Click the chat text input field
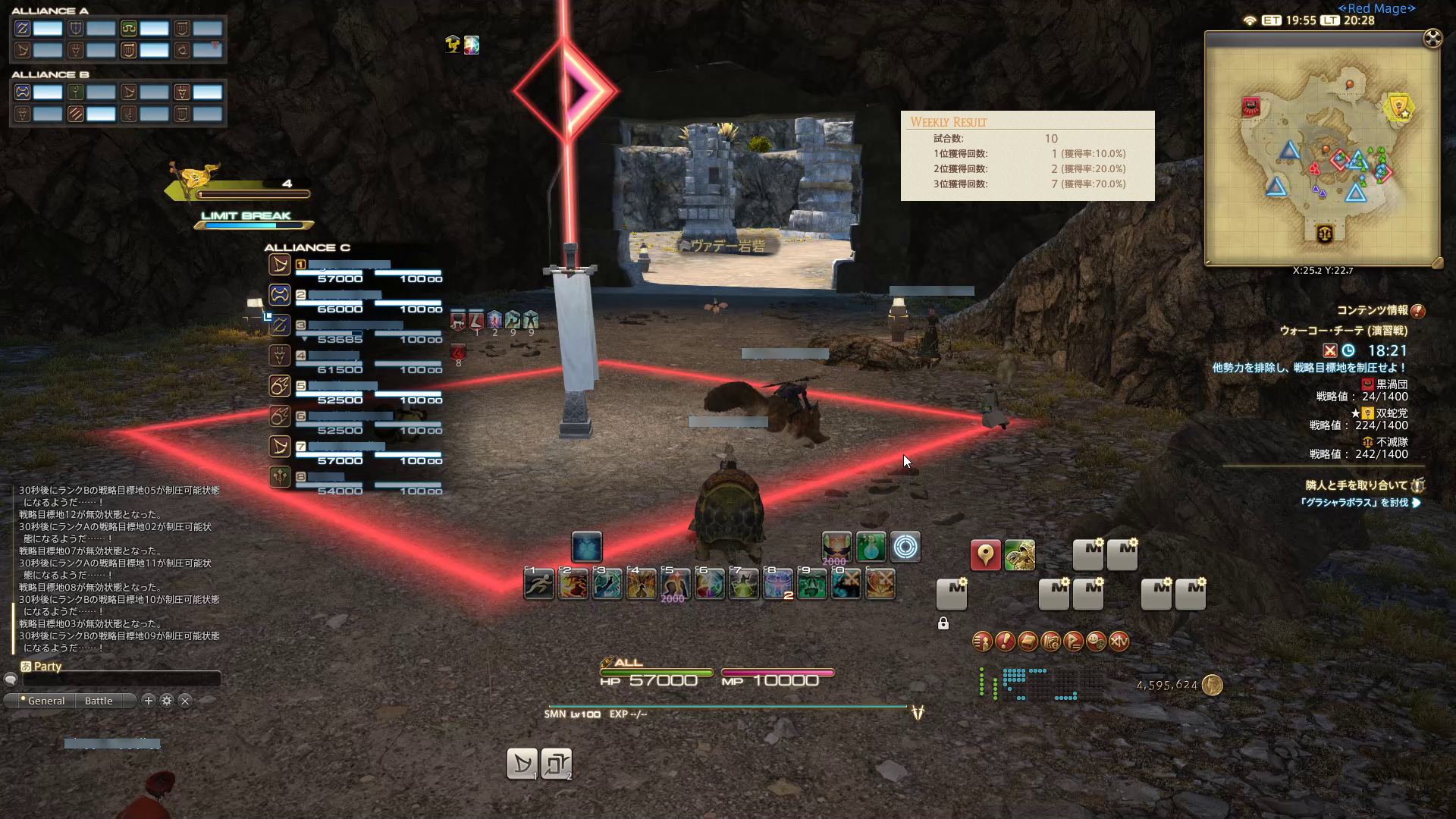1456x819 pixels. point(121,679)
